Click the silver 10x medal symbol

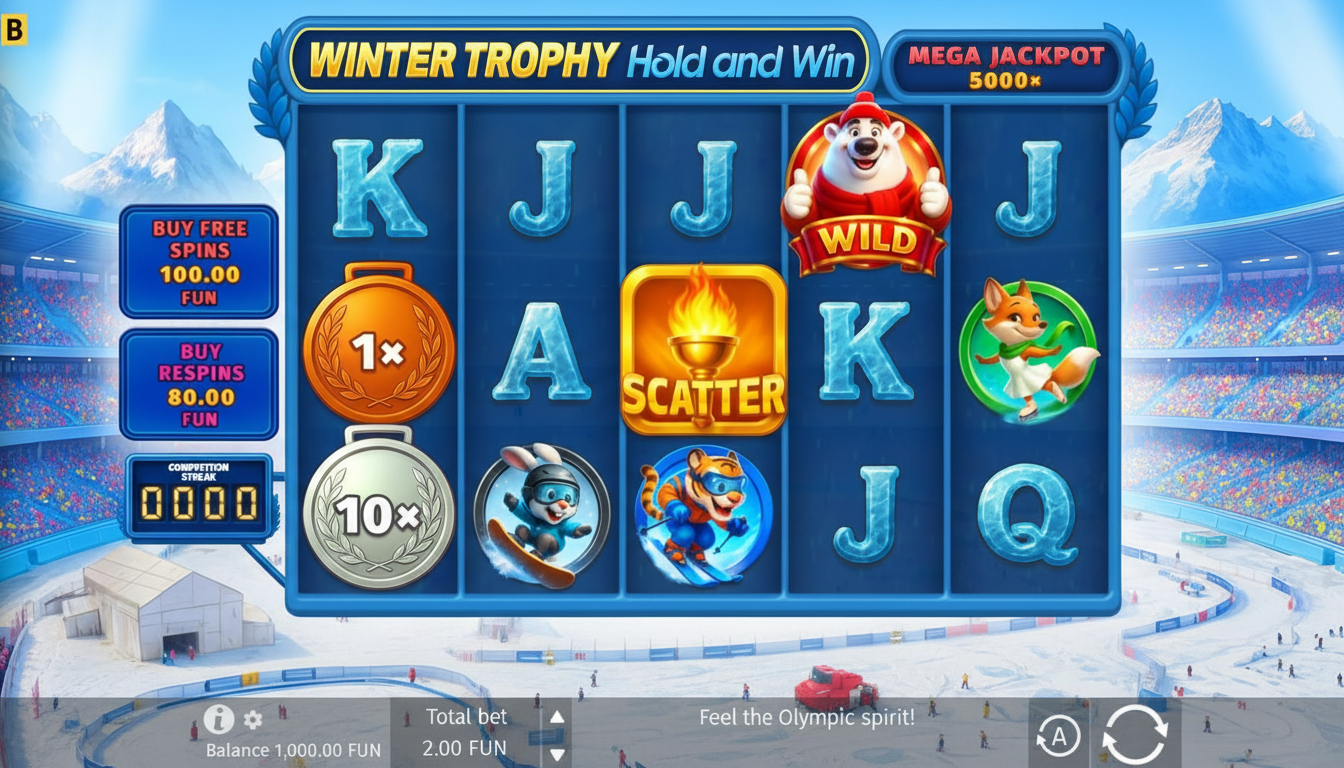pos(380,512)
